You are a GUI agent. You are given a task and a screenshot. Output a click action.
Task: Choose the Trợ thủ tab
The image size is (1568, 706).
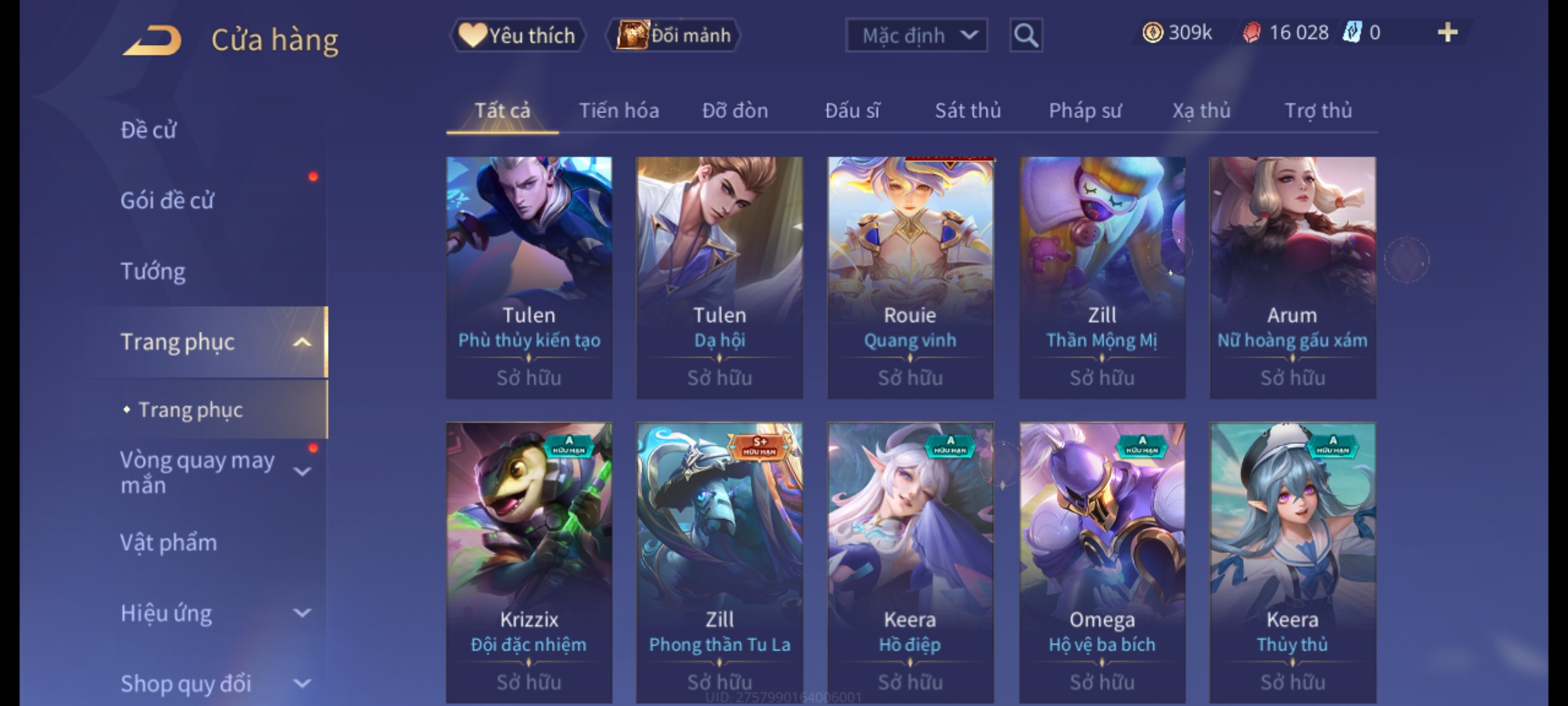pyautogui.click(x=1318, y=111)
